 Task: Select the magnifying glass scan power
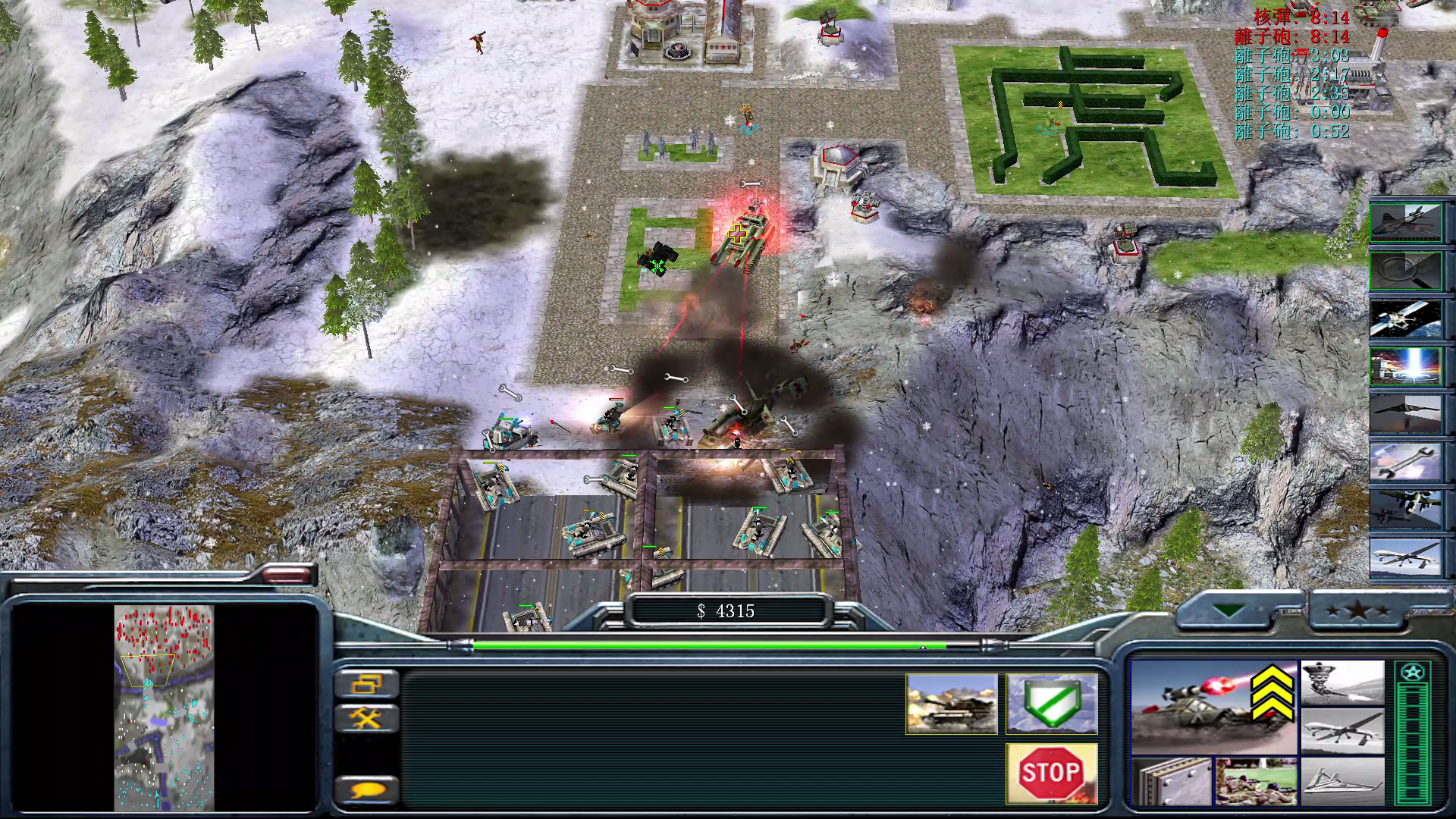(1405, 269)
